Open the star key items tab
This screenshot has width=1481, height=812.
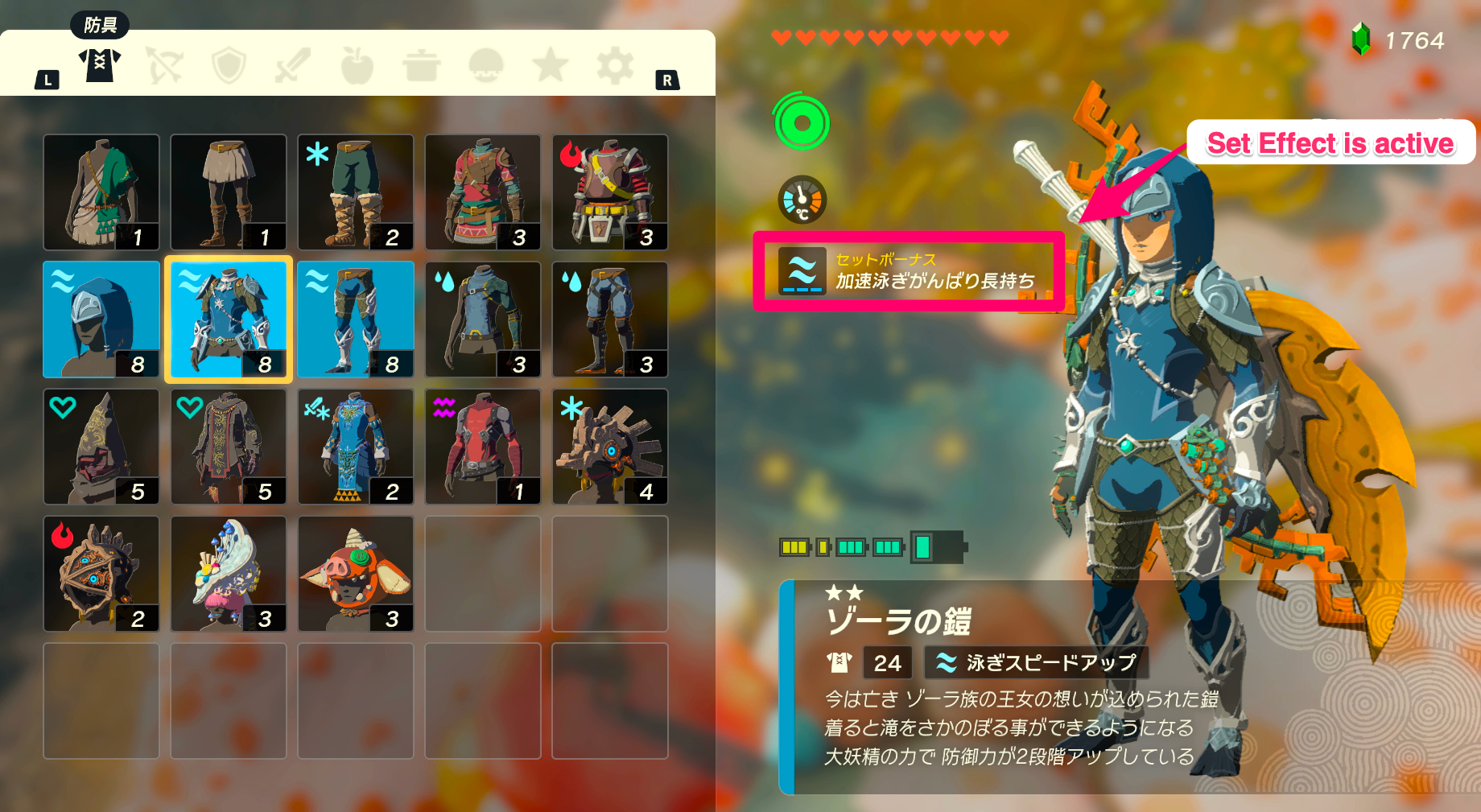click(x=551, y=66)
